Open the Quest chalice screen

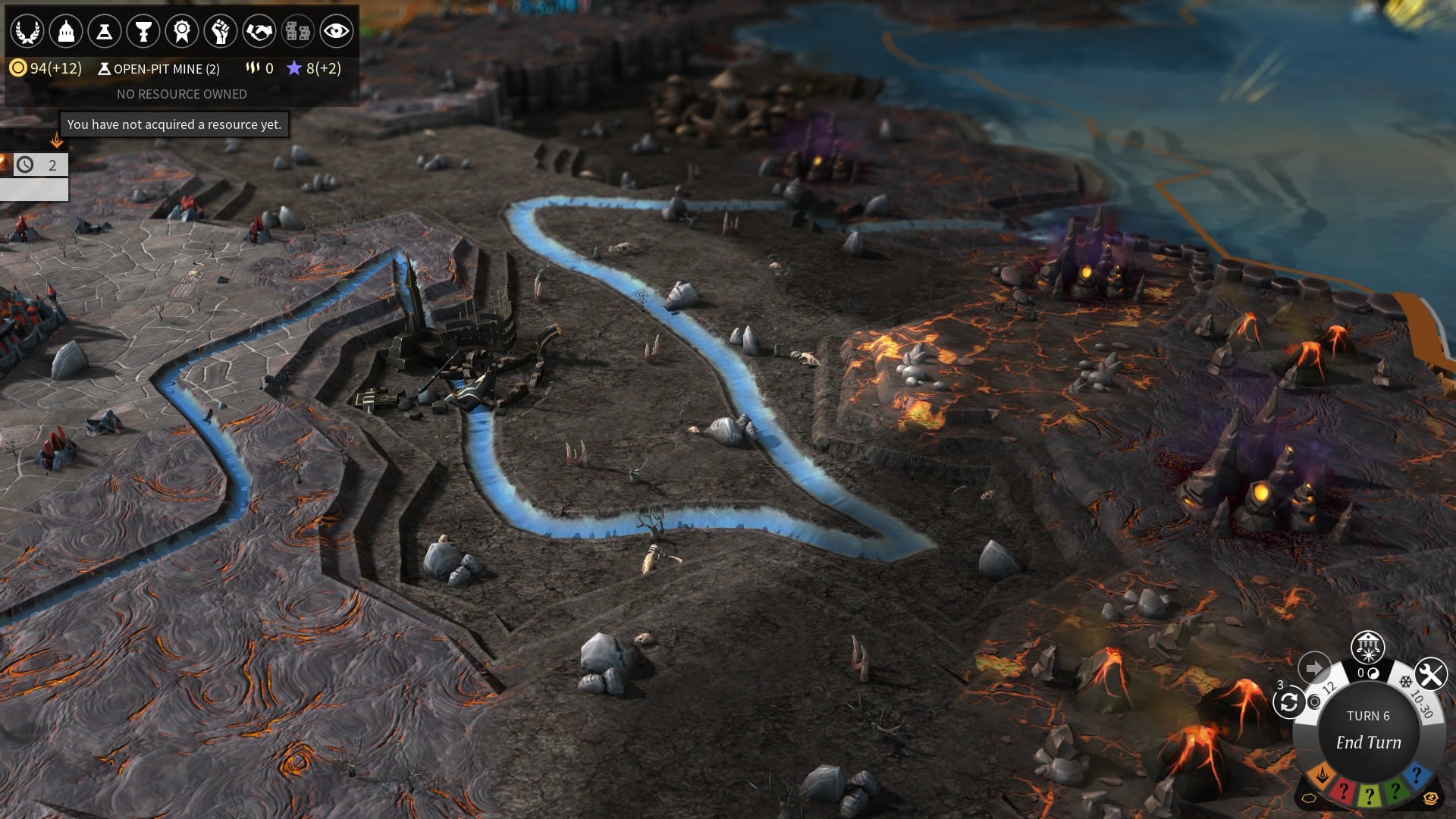[x=143, y=32]
